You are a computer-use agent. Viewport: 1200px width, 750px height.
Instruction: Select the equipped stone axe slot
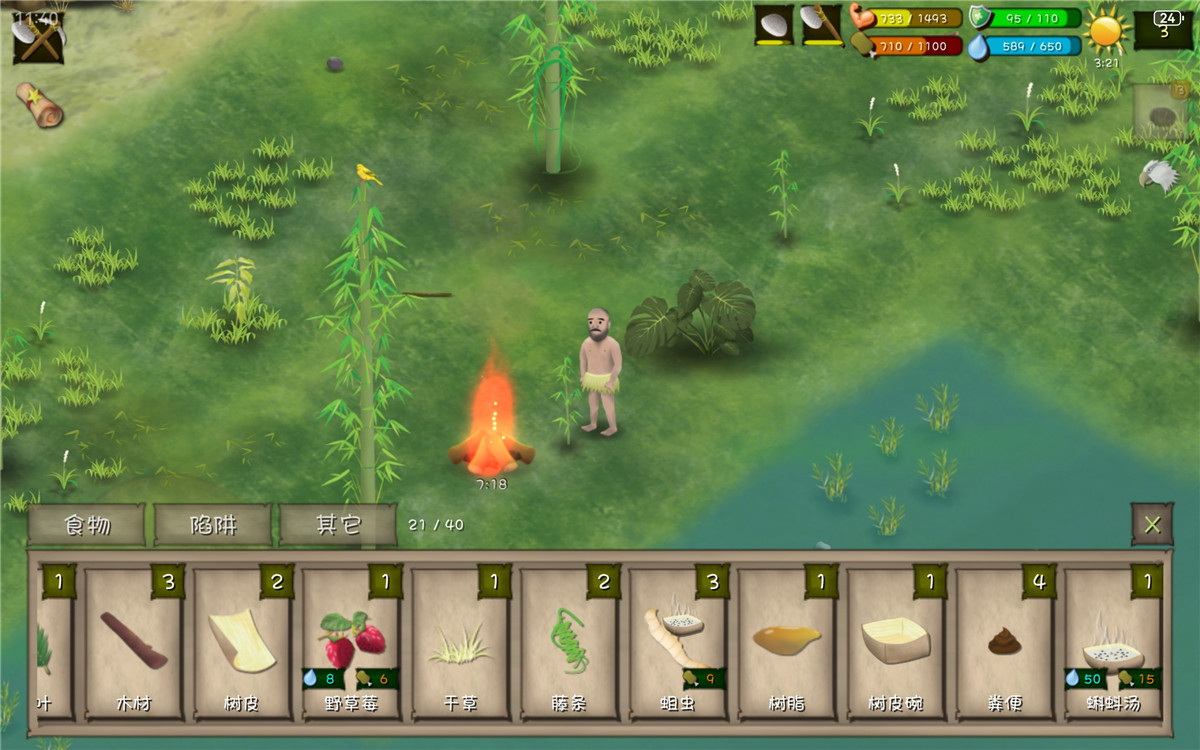click(822, 25)
